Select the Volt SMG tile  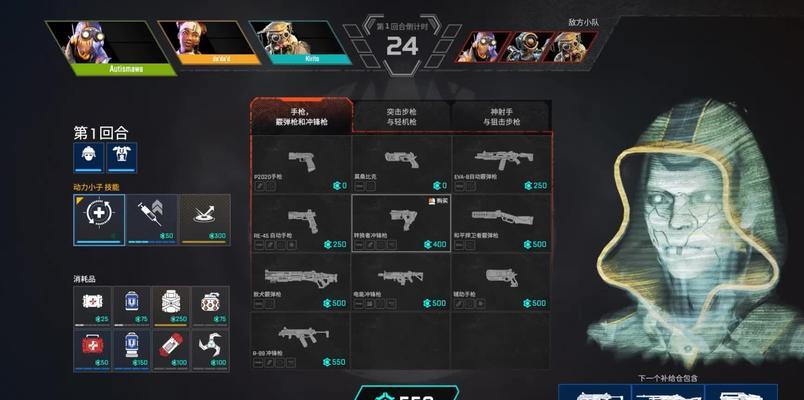(x=401, y=282)
